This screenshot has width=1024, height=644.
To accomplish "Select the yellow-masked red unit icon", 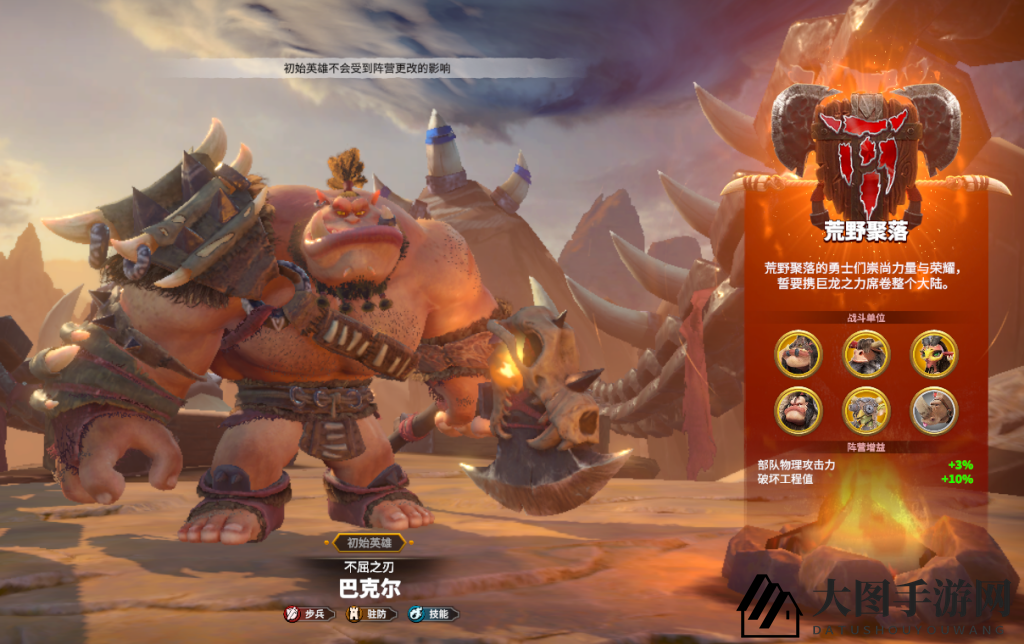I will point(934,353).
